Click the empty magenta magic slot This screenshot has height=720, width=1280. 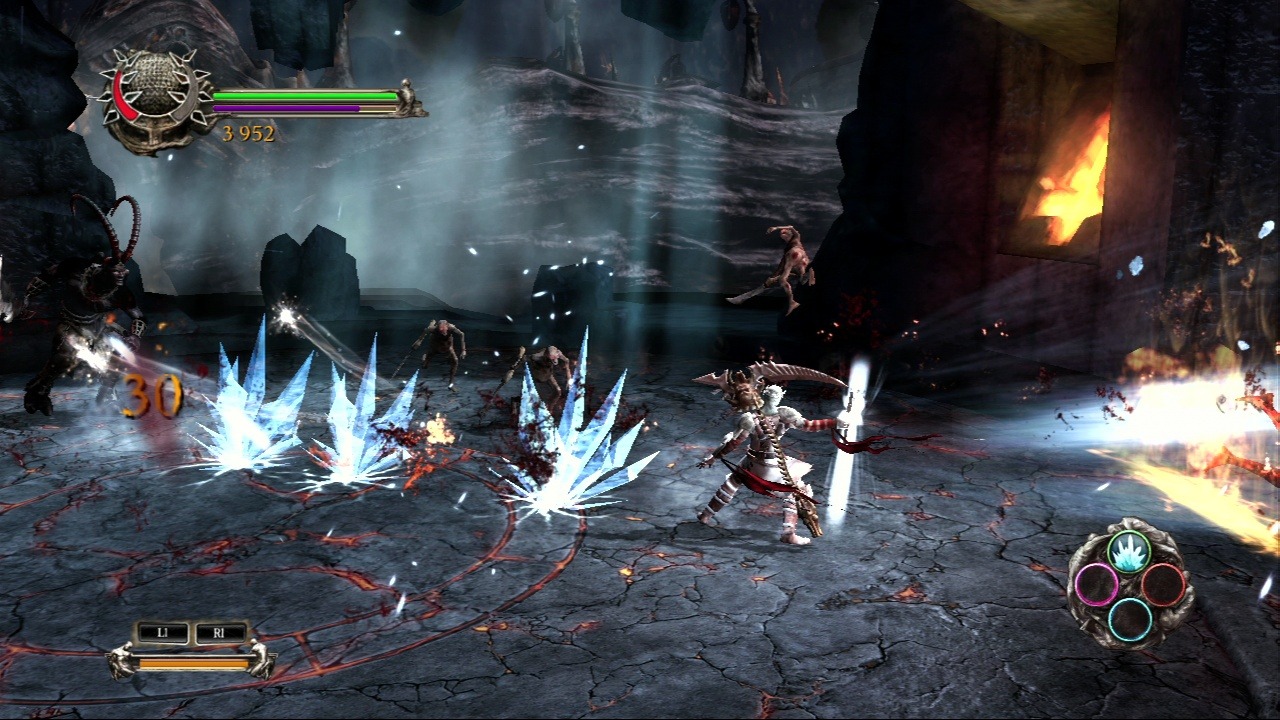[1097, 584]
